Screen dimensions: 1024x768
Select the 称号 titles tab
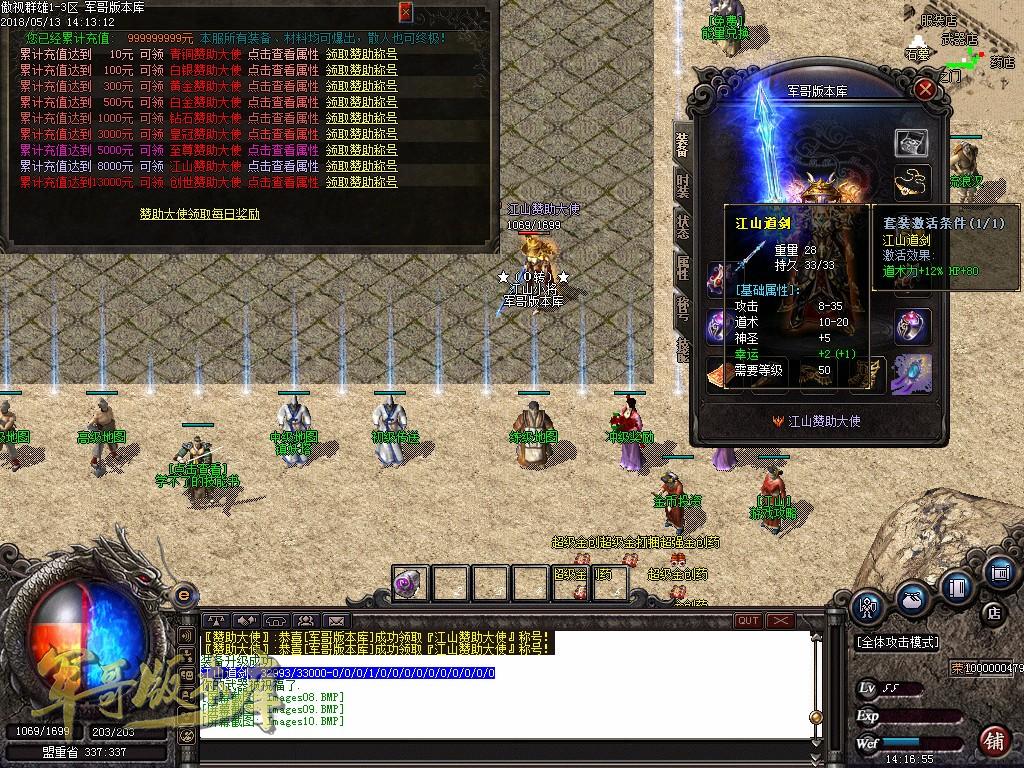pyautogui.click(x=682, y=306)
